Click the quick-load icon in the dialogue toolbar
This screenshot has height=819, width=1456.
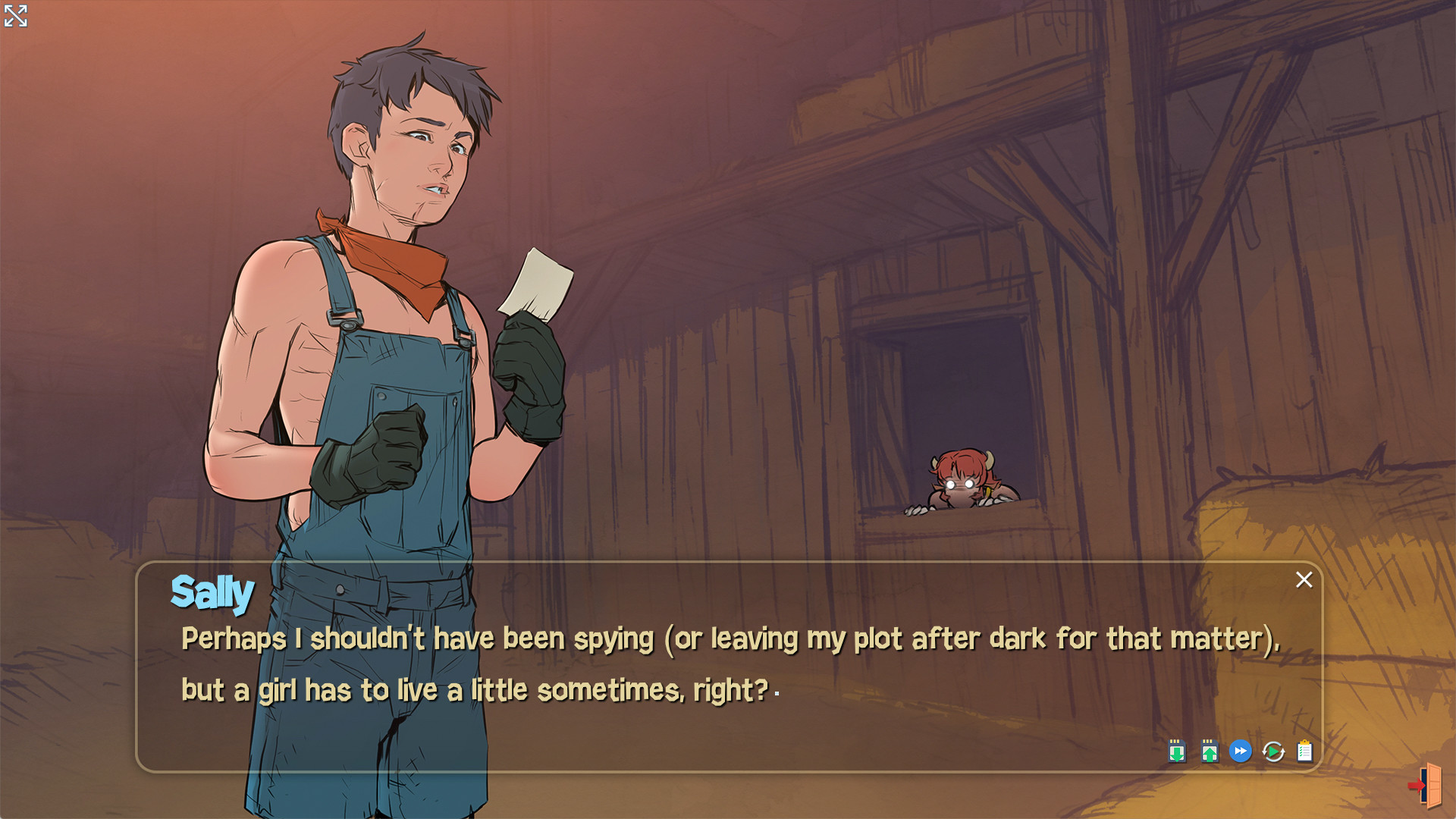point(1210,752)
